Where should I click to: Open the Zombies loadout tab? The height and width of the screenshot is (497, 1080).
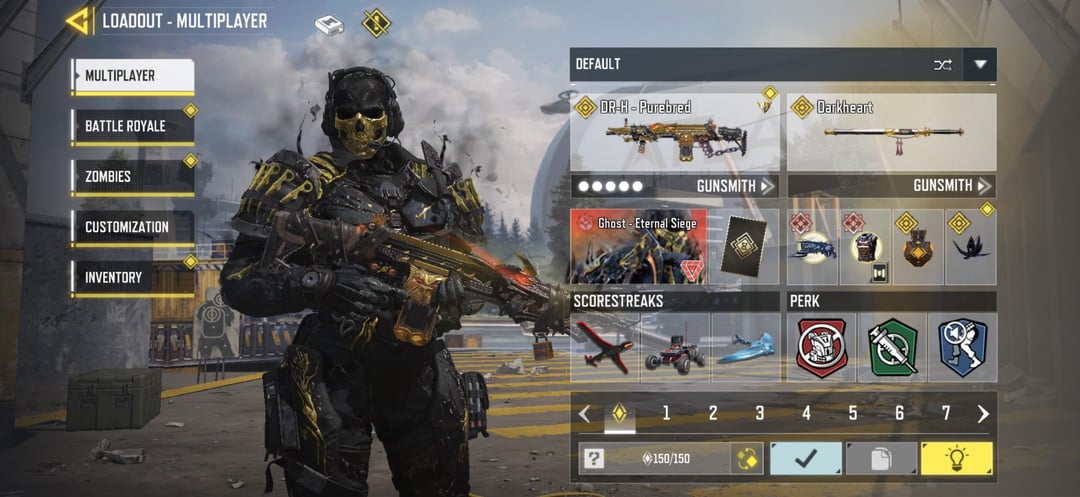point(132,177)
